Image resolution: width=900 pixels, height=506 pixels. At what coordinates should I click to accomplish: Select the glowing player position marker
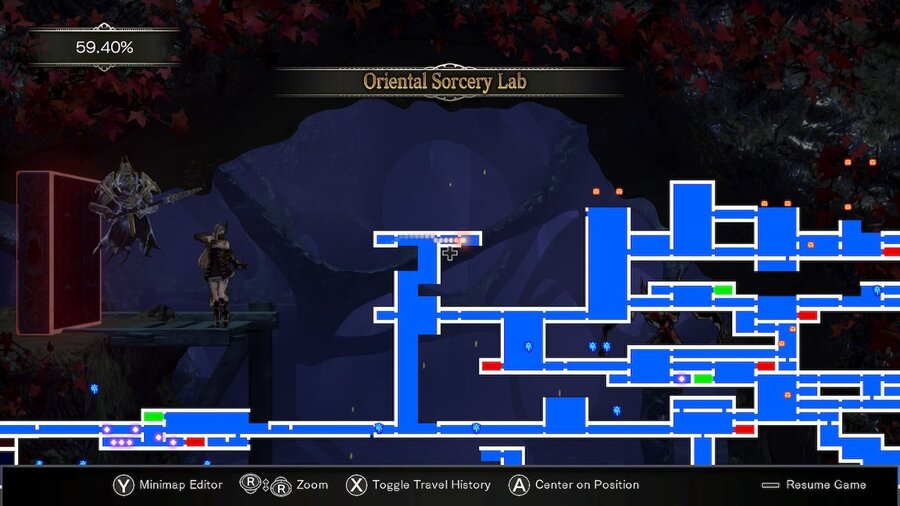coord(462,240)
